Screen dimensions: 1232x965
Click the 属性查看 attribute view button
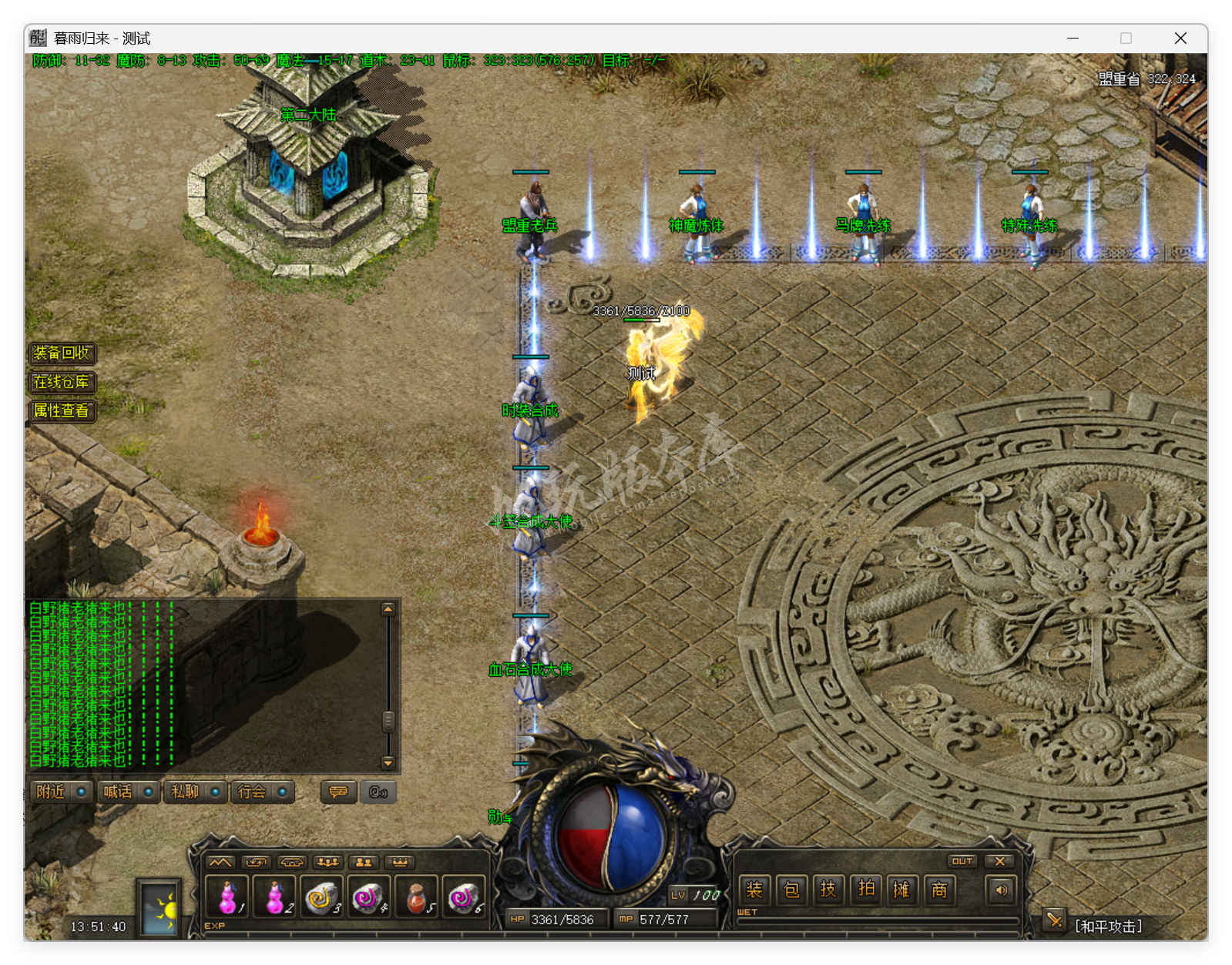click(62, 410)
